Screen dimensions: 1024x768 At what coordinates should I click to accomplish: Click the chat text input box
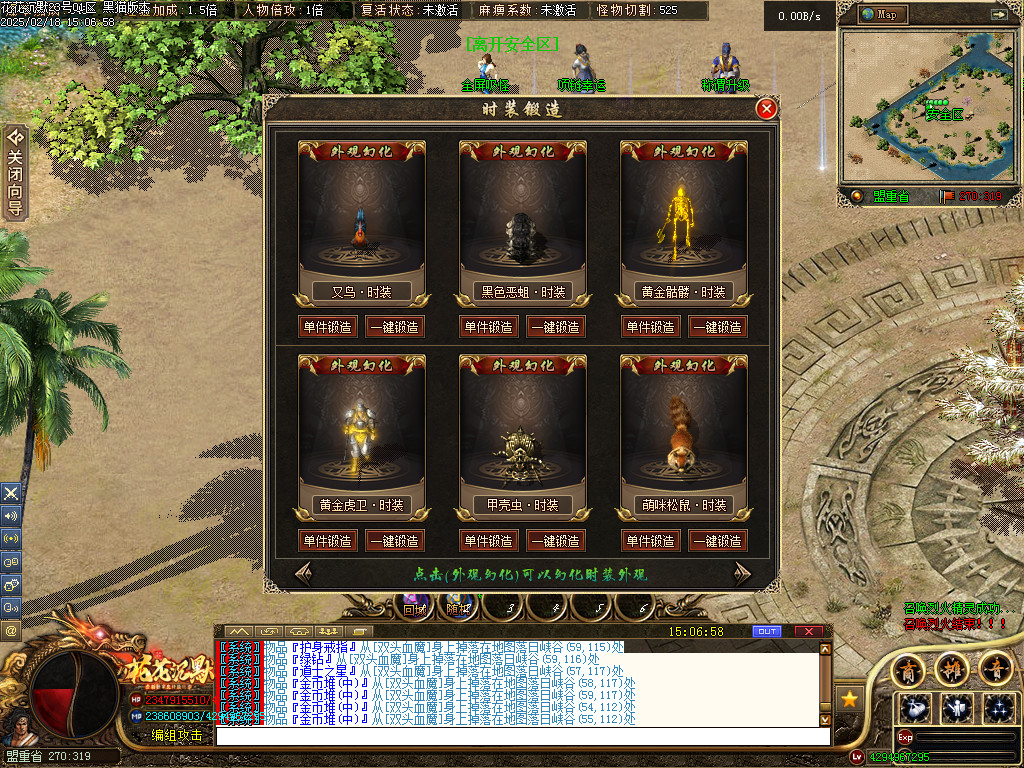[520, 736]
